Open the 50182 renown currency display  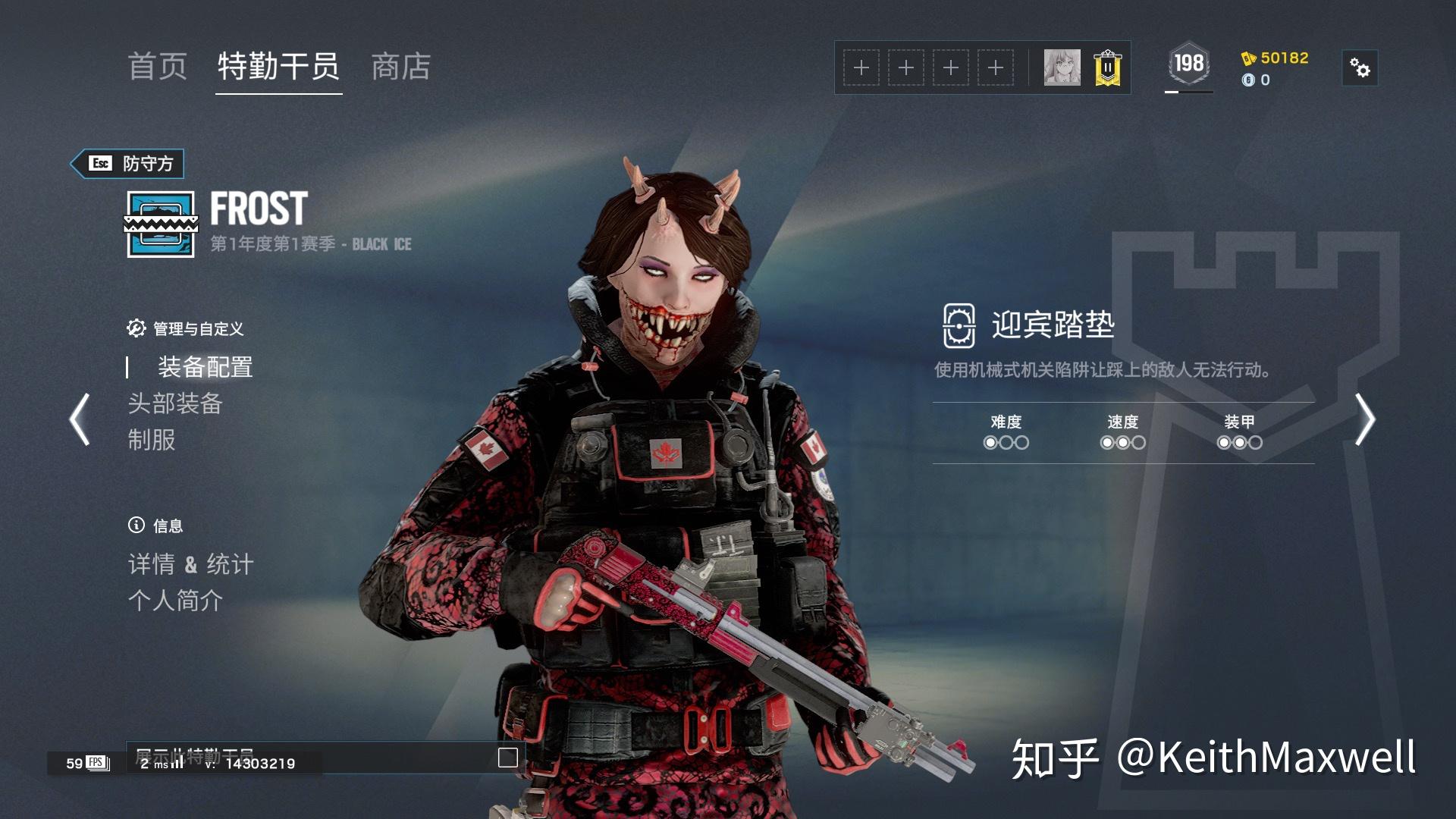1275,58
